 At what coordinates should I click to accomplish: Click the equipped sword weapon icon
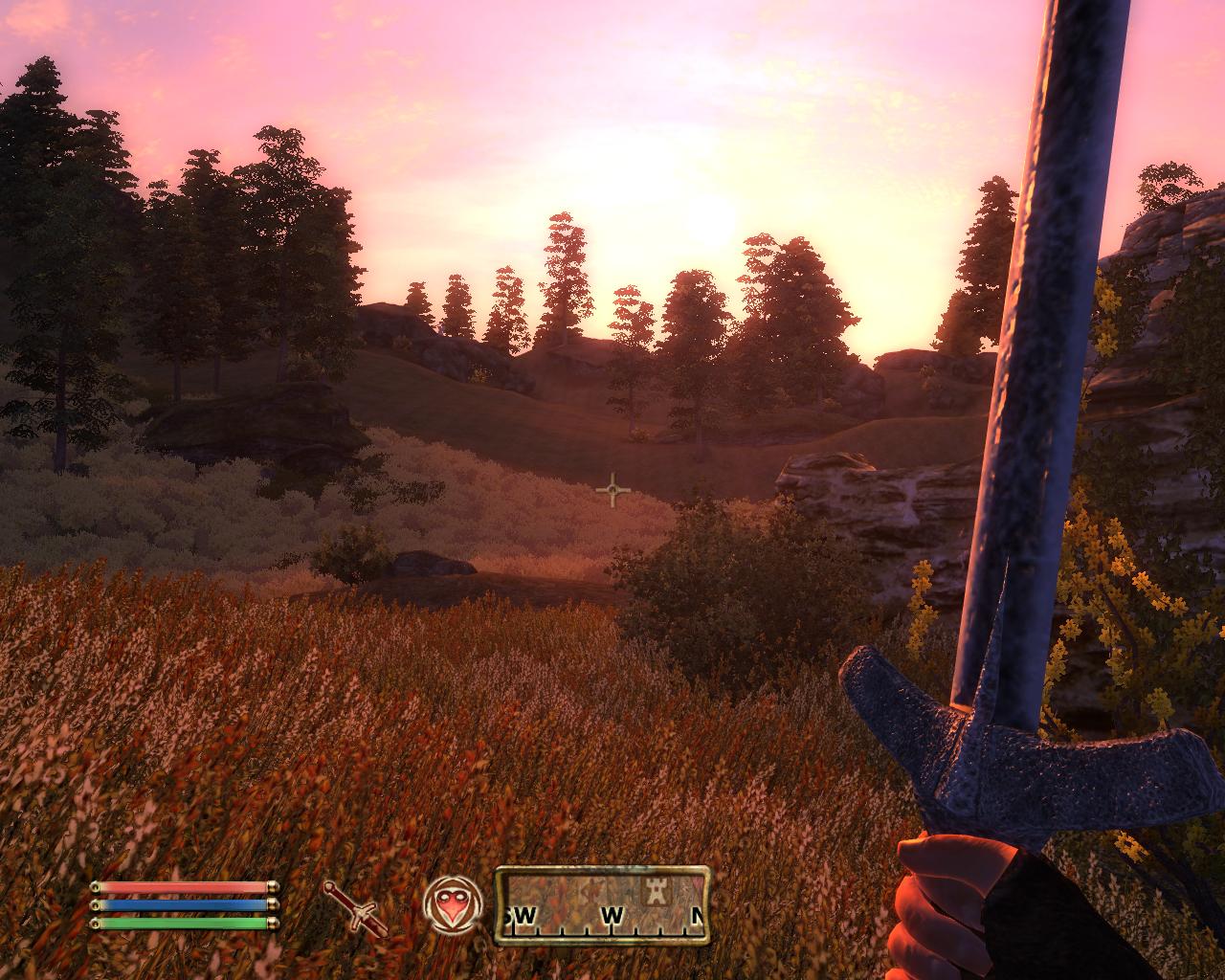point(356,907)
